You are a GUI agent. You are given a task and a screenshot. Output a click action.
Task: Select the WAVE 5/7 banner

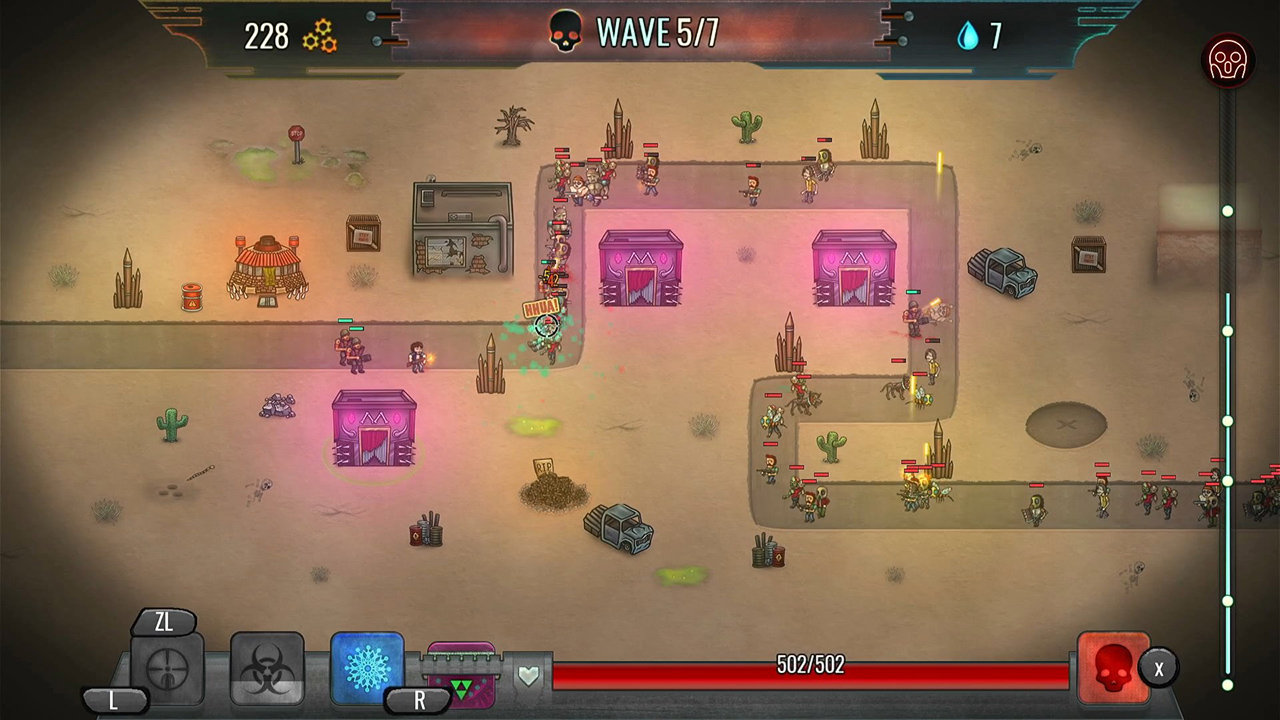[x=657, y=32]
